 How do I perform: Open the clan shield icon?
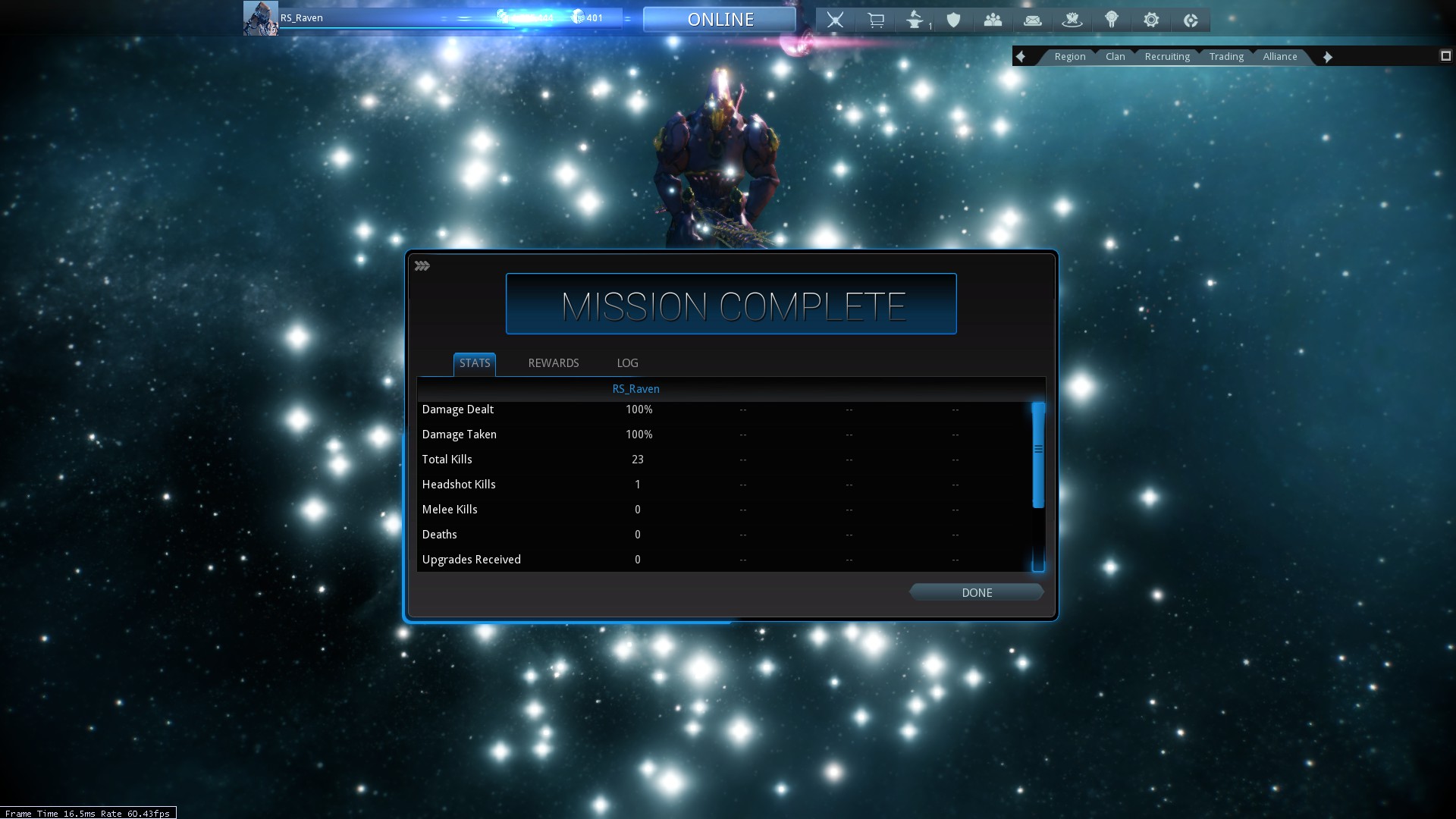click(x=954, y=20)
